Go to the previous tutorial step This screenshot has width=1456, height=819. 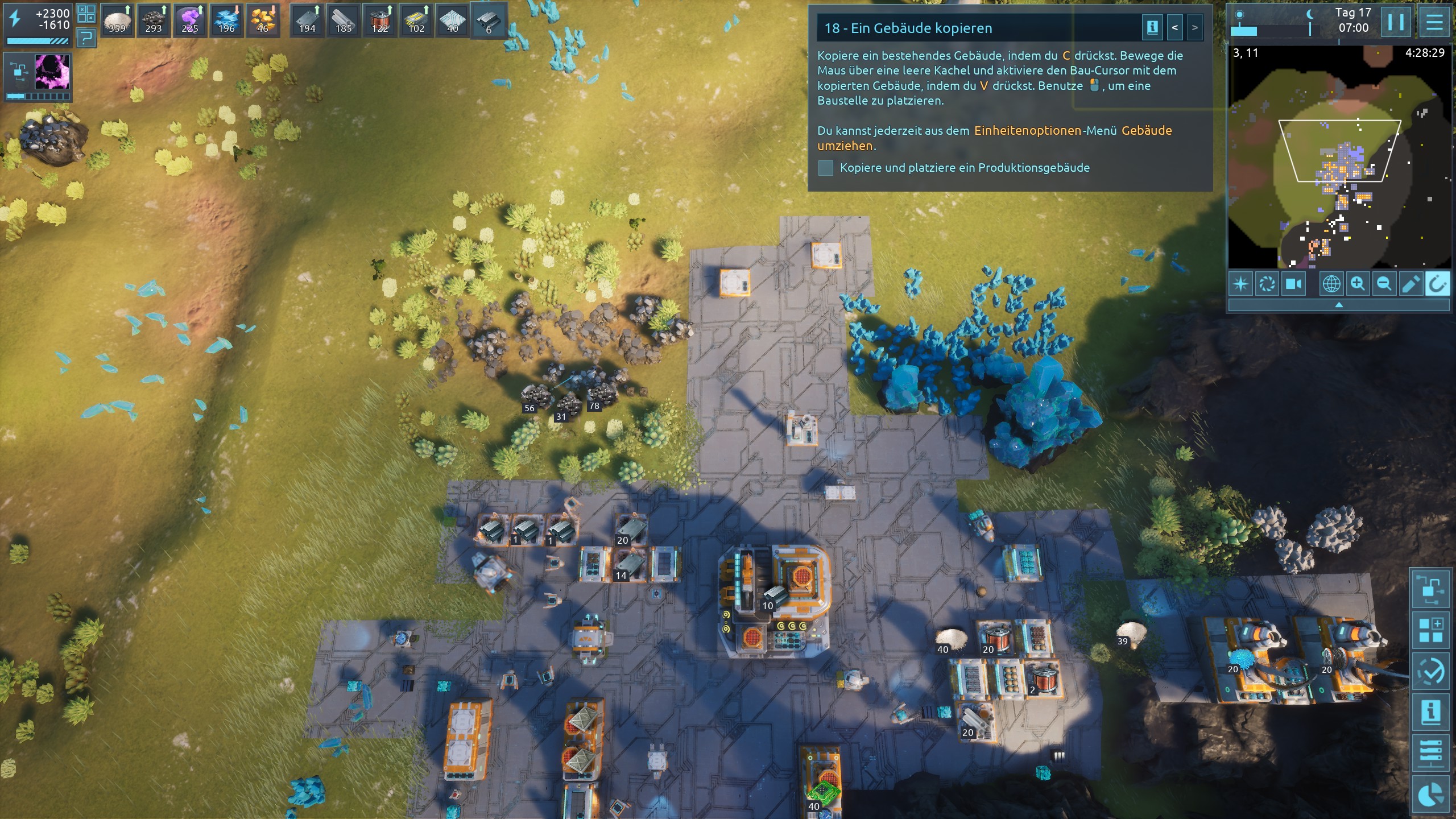click(x=1174, y=28)
